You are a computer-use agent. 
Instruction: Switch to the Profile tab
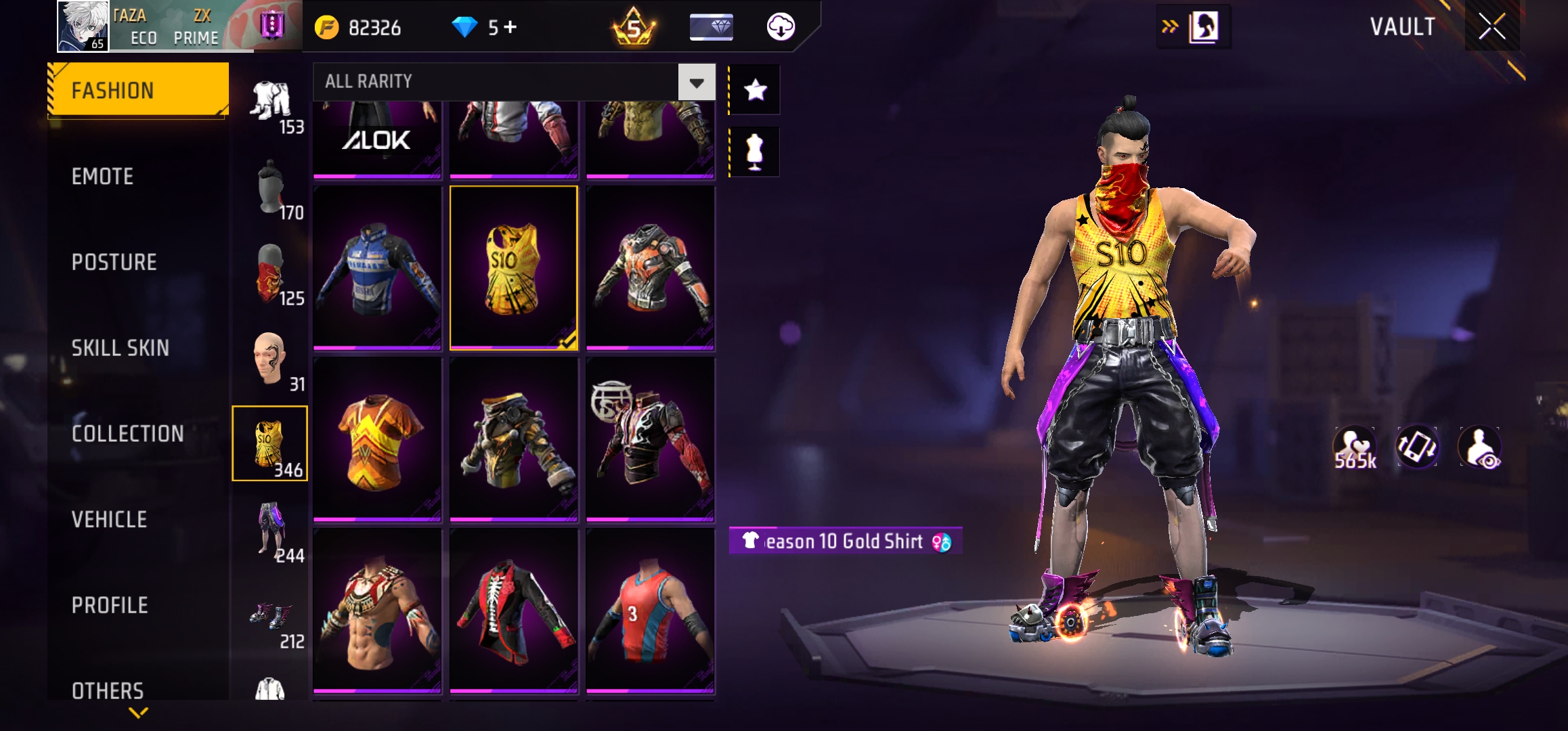pyautogui.click(x=110, y=605)
